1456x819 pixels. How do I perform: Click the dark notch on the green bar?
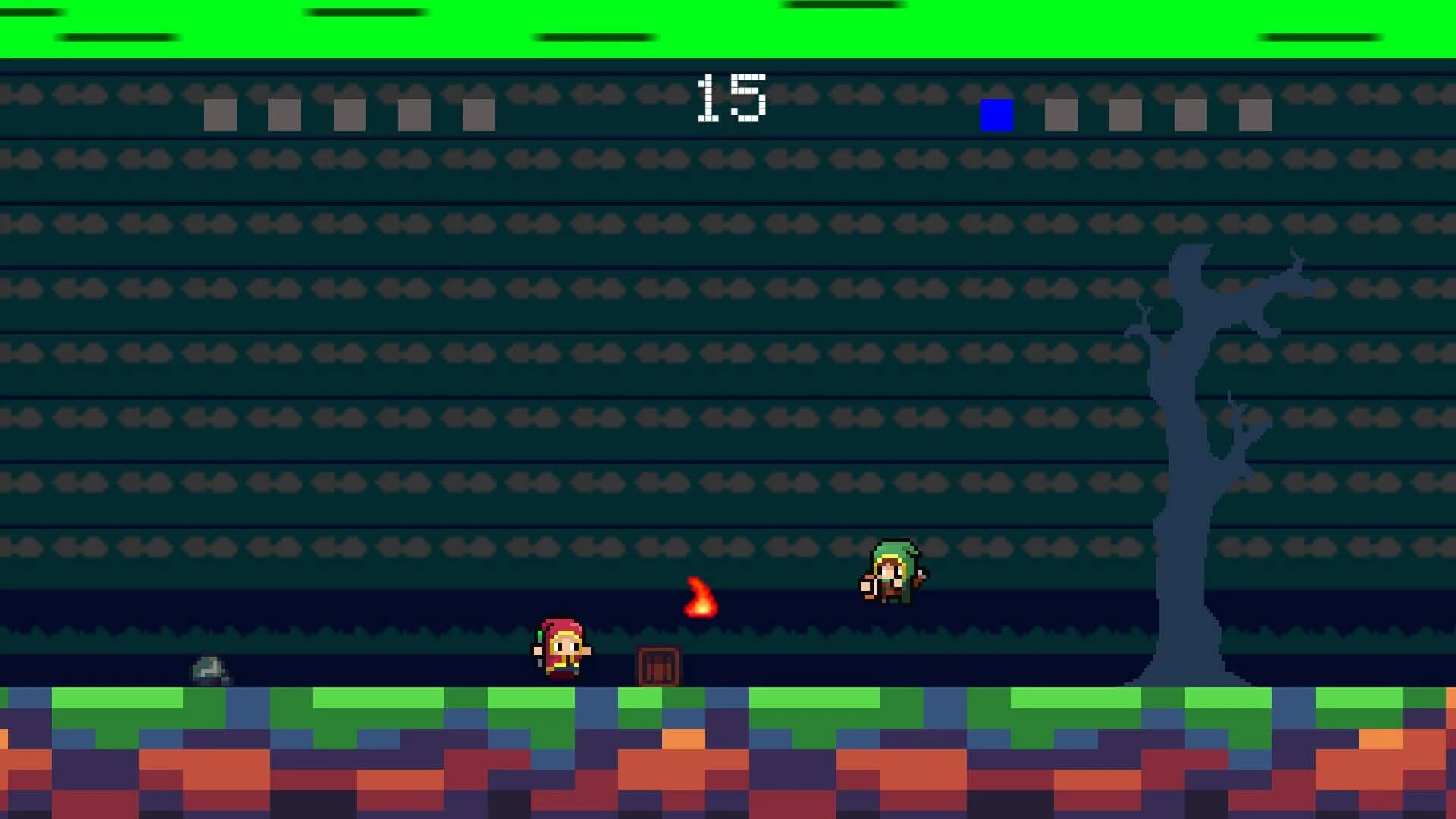click(x=364, y=9)
